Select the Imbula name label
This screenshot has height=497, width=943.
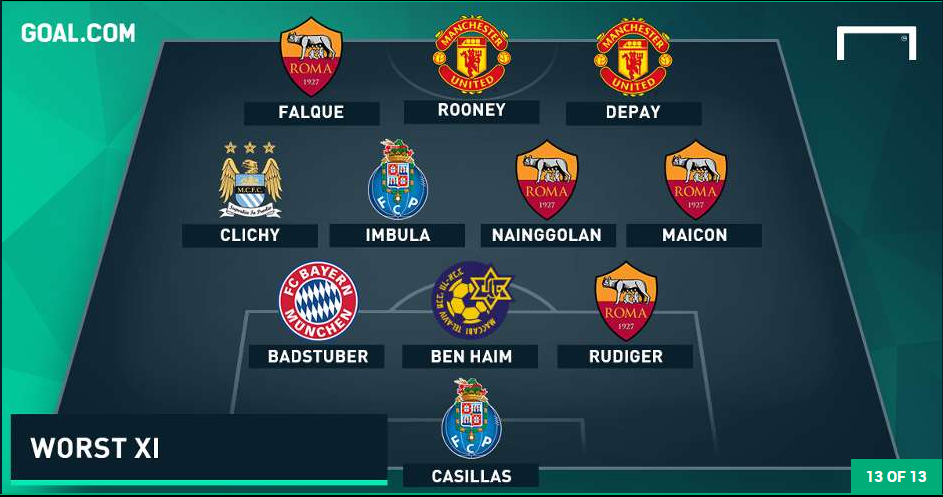pyautogui.click(x=397, y=236)
